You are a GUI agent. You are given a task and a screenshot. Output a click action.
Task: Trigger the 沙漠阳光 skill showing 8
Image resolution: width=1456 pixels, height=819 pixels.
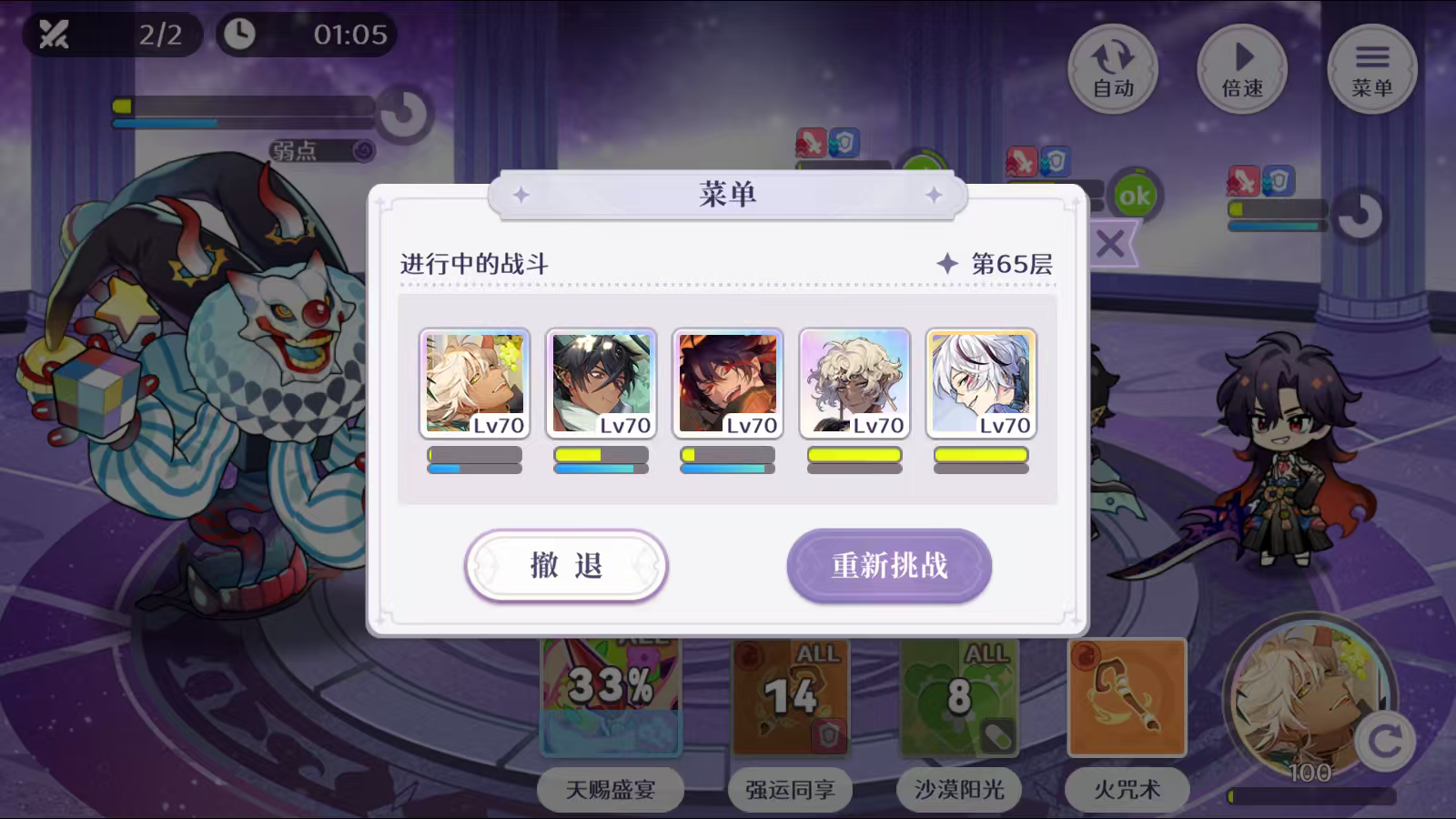coord(958,696)
